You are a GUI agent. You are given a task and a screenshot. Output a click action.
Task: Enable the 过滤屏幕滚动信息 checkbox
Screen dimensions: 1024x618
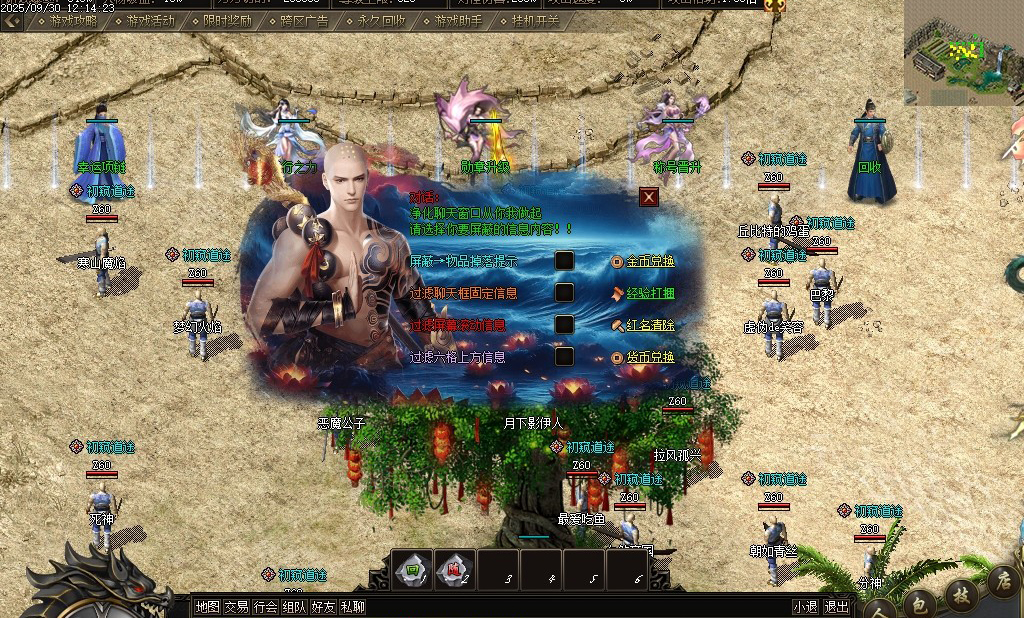point(564,325)
